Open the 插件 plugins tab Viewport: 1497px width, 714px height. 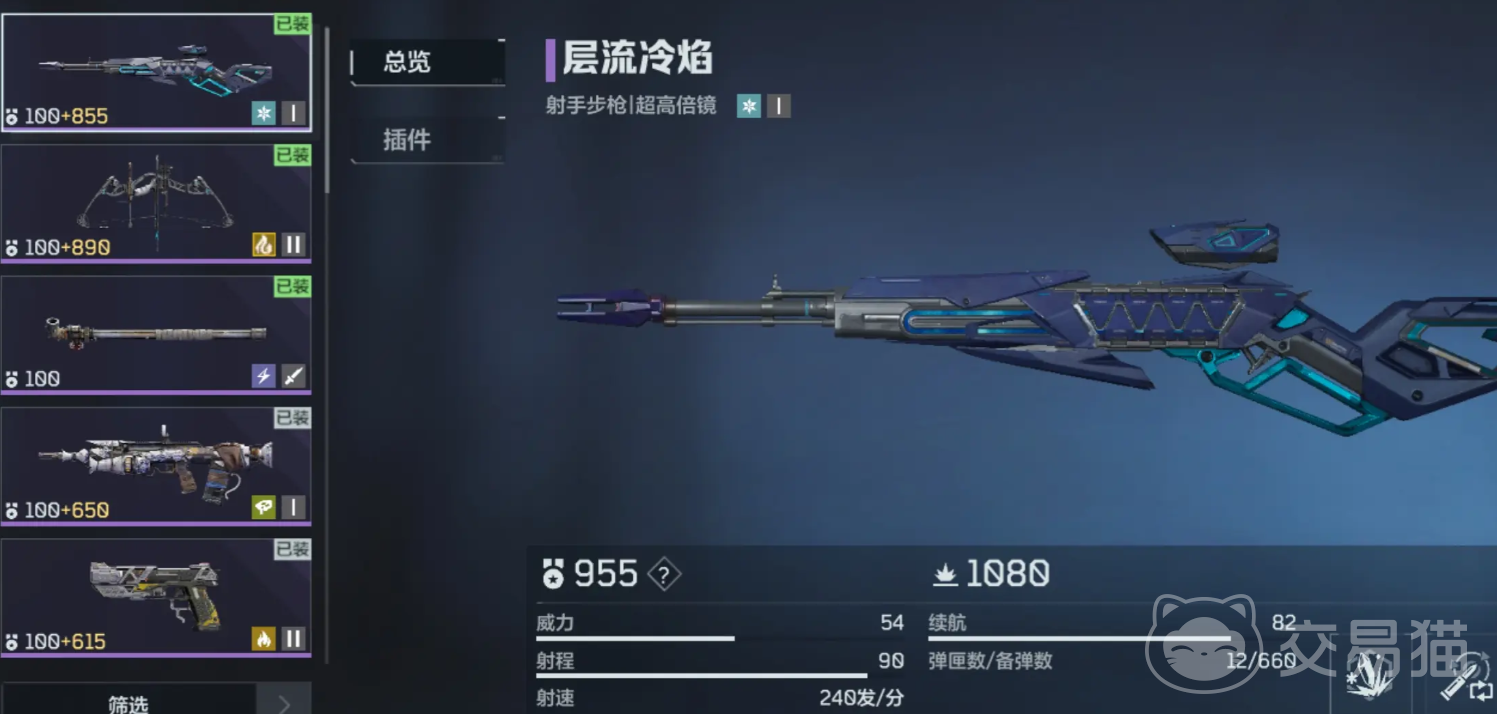[427, 140]
